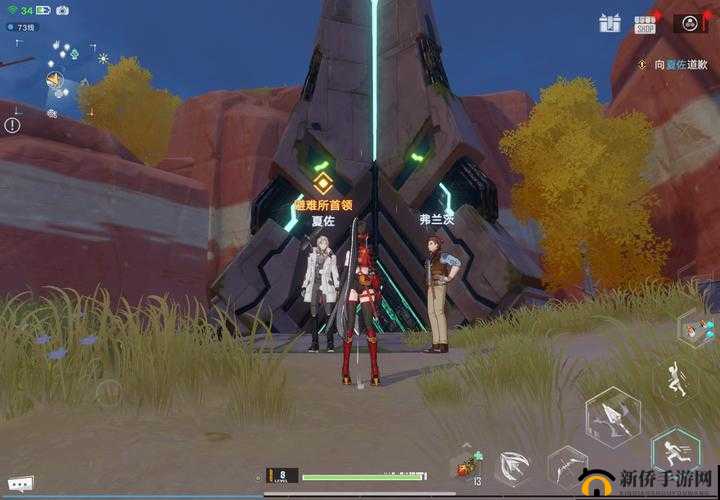Open the character menu icon with red dot
The height and width of the screenshot is (500, 720).
click(x=689, y=22)
